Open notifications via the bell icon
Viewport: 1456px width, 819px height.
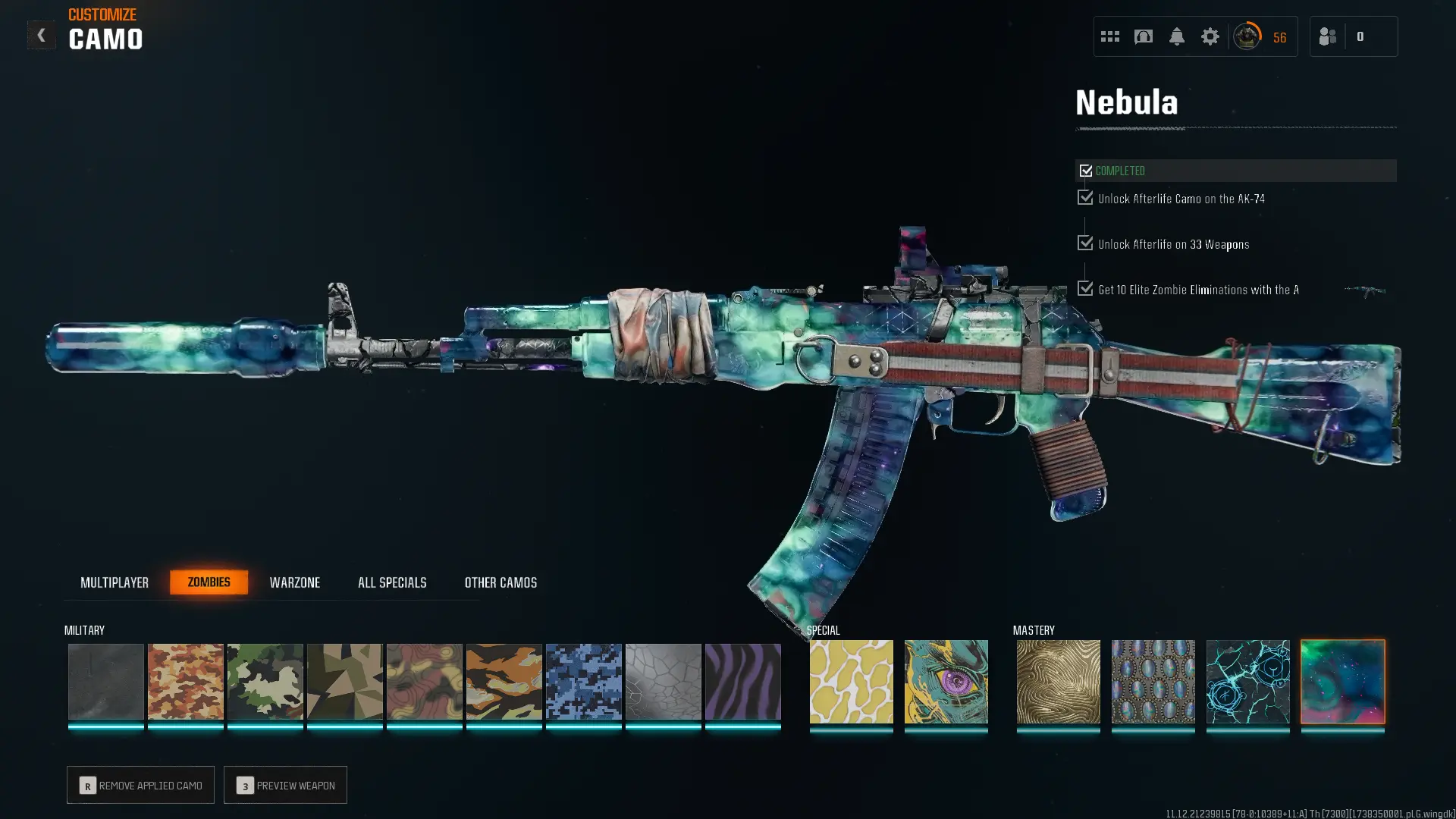1177,36
